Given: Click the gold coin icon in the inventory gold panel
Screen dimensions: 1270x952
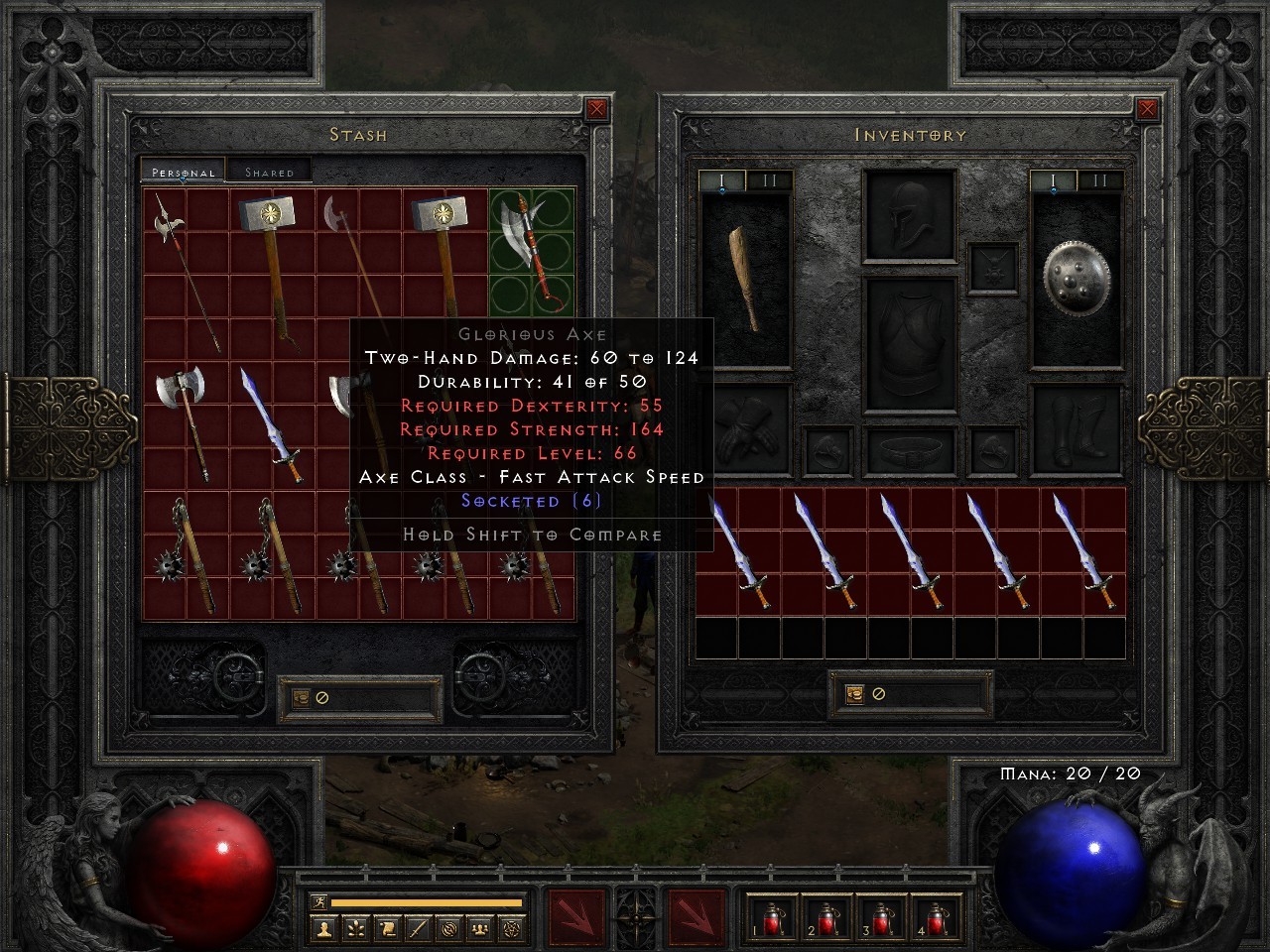Looking at the screenshot, I should click(856, 694).
